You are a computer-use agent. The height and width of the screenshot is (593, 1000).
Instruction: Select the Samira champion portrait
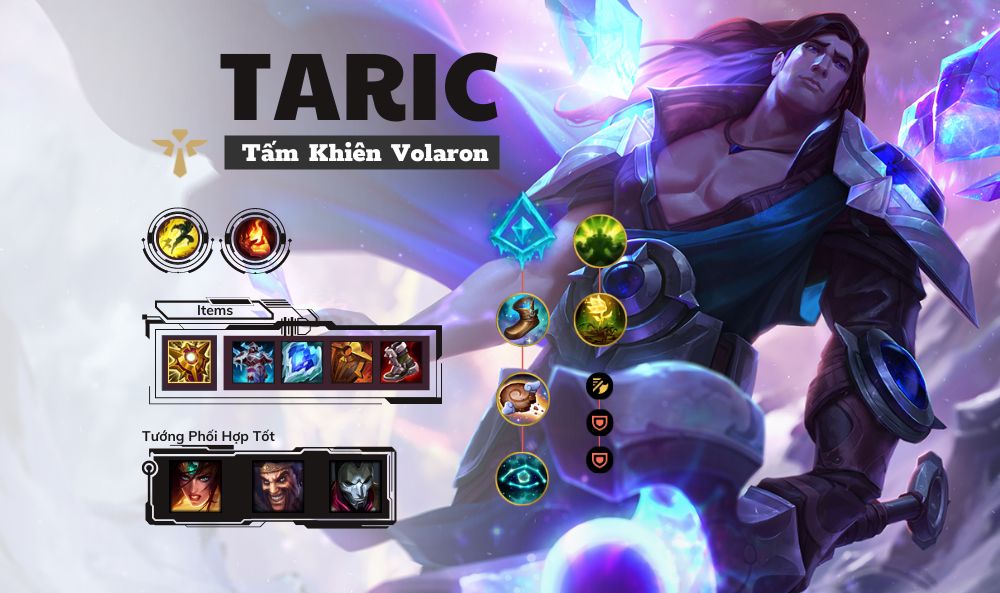(x=195, y=485)
